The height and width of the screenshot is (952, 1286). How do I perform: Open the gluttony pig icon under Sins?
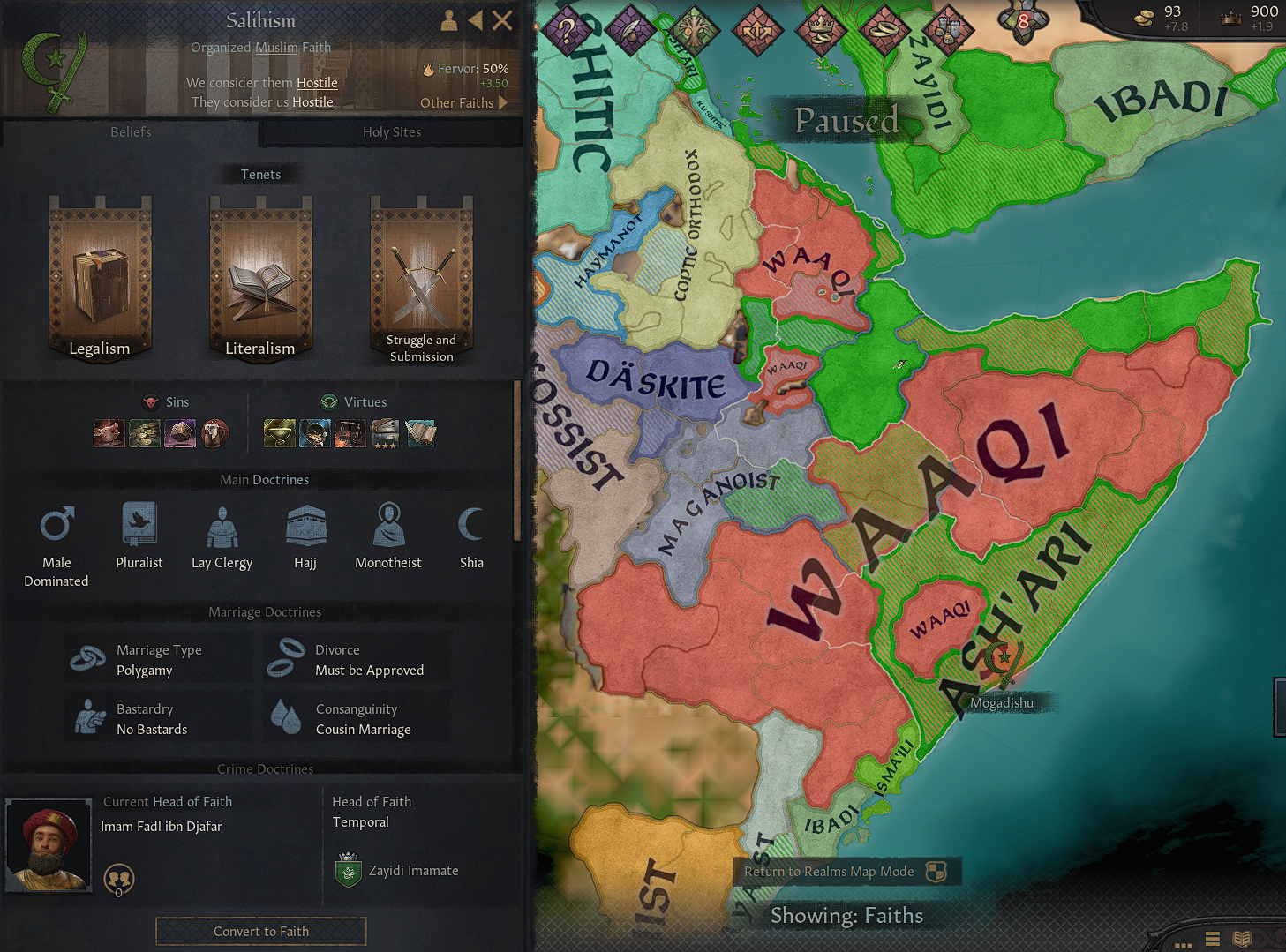[109, 433]
